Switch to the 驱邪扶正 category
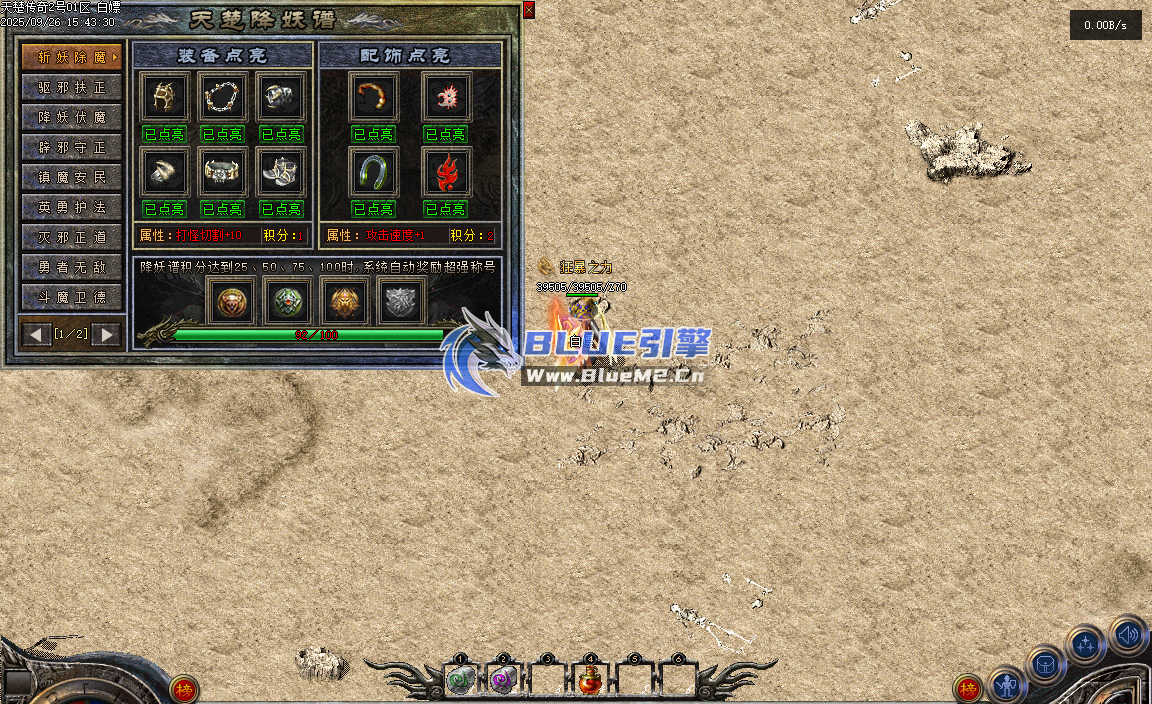 (x=72, y=87)
